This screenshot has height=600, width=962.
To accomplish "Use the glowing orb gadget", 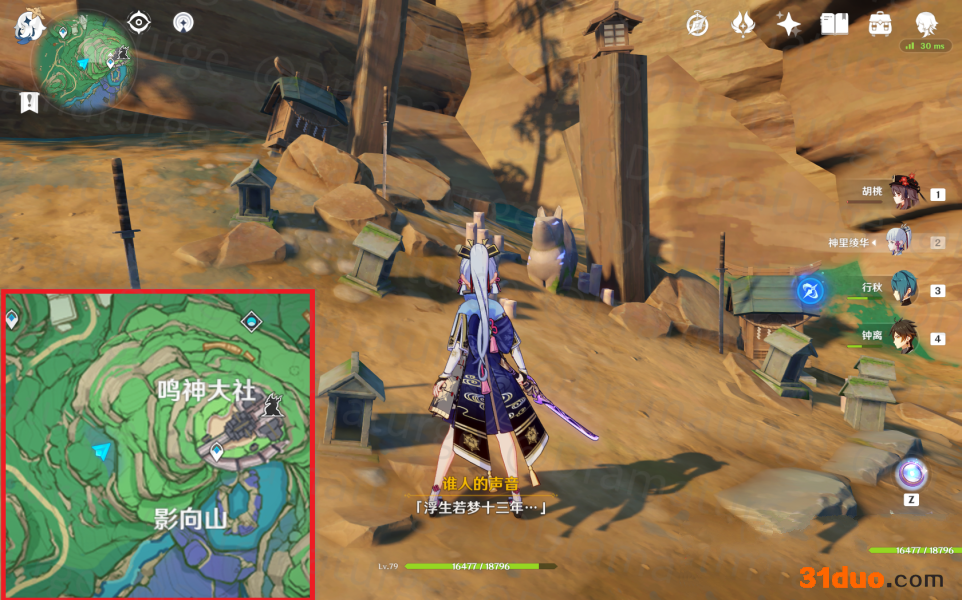I will tap(910, 473).
